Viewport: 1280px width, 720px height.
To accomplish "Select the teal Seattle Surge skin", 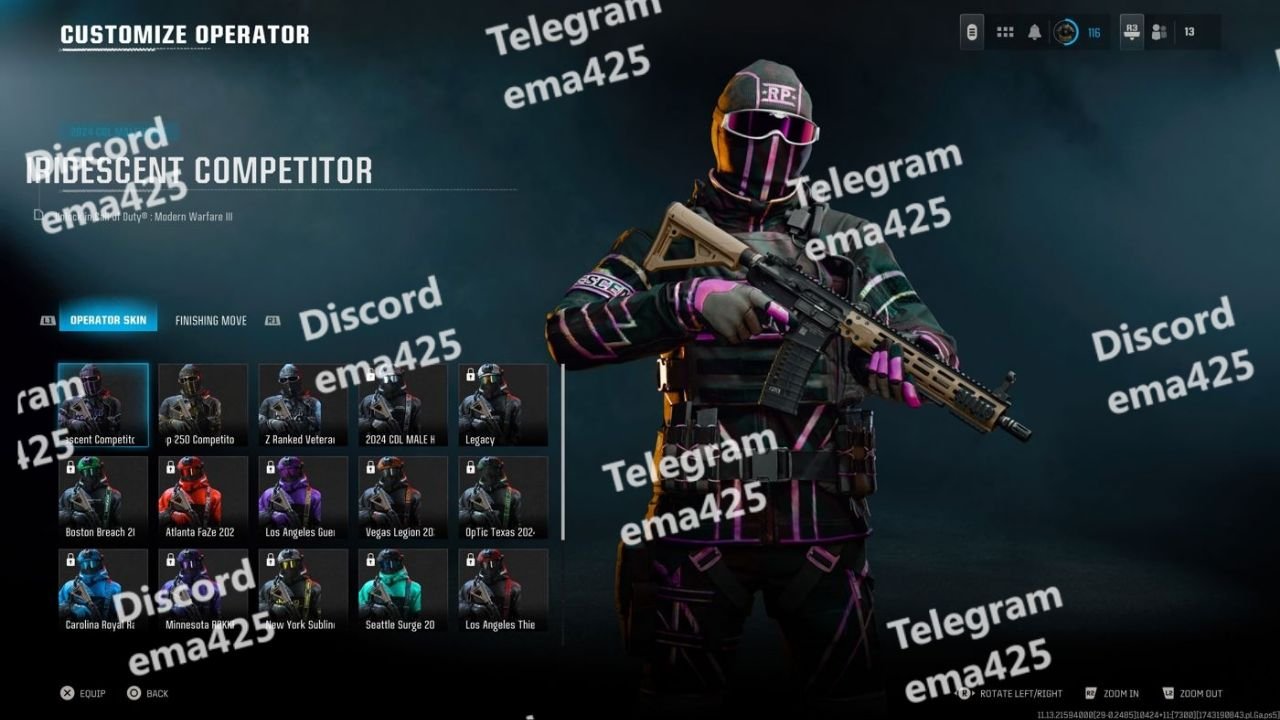I will (403, 590).
